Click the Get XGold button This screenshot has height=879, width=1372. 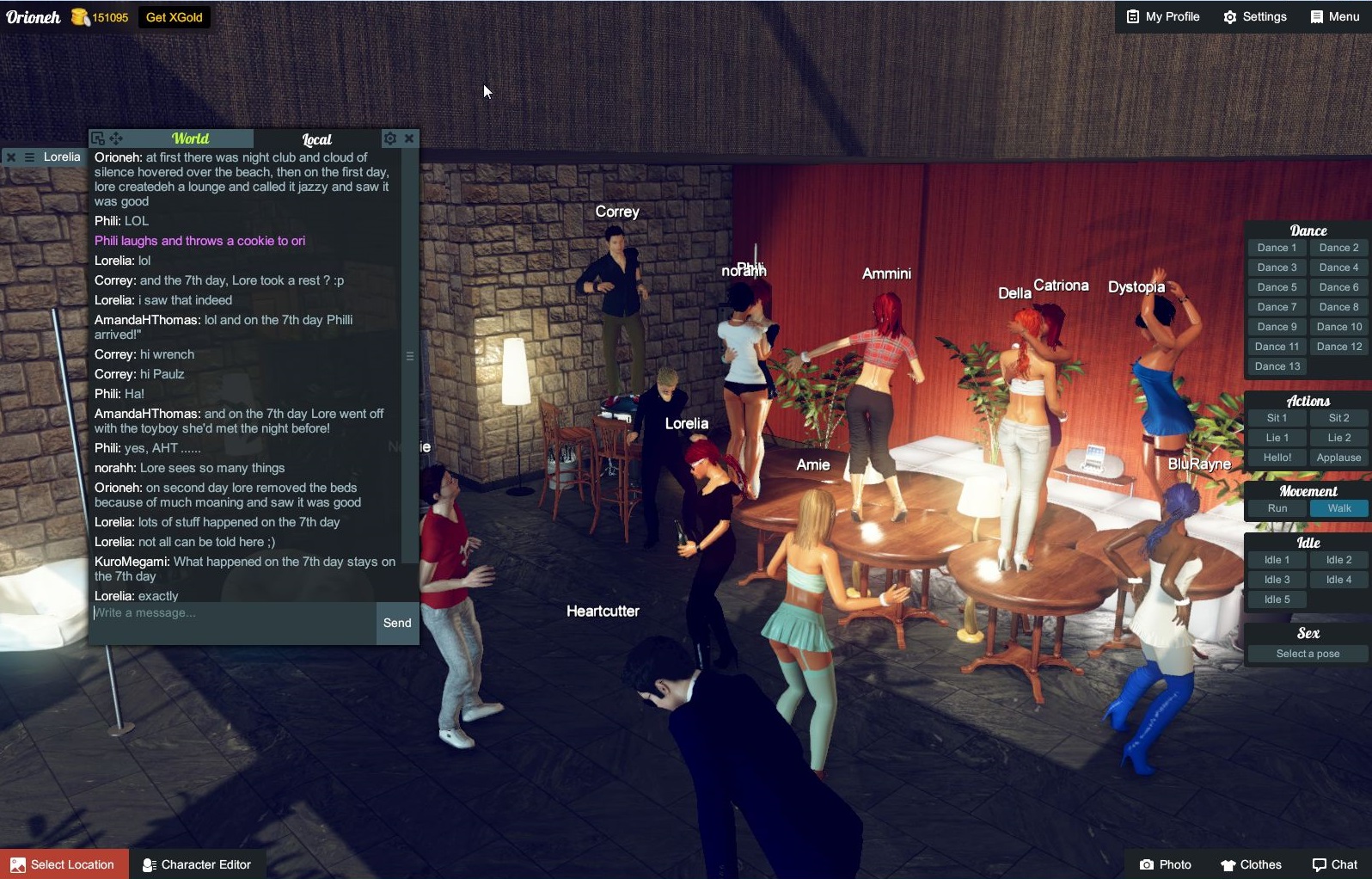click(174, 16)
